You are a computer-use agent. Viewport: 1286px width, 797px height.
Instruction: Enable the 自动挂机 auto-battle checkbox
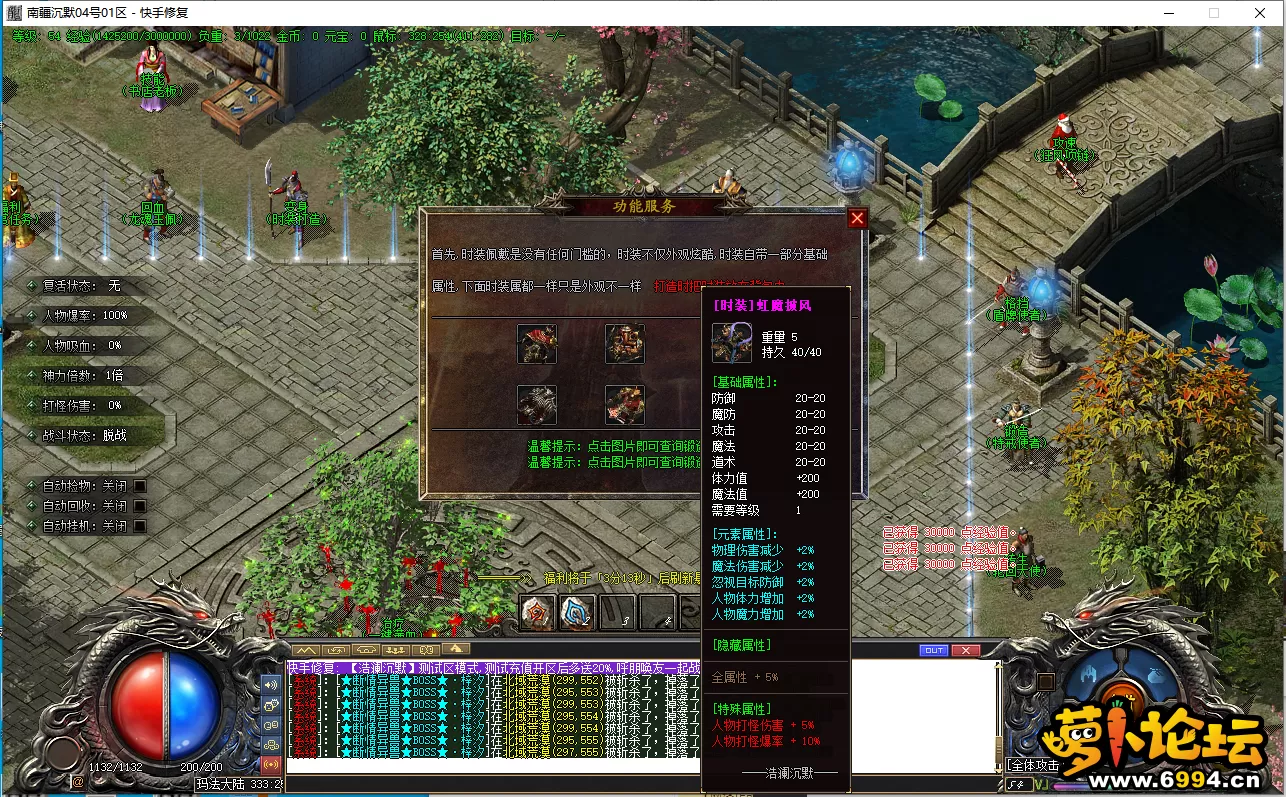(140, 526)
